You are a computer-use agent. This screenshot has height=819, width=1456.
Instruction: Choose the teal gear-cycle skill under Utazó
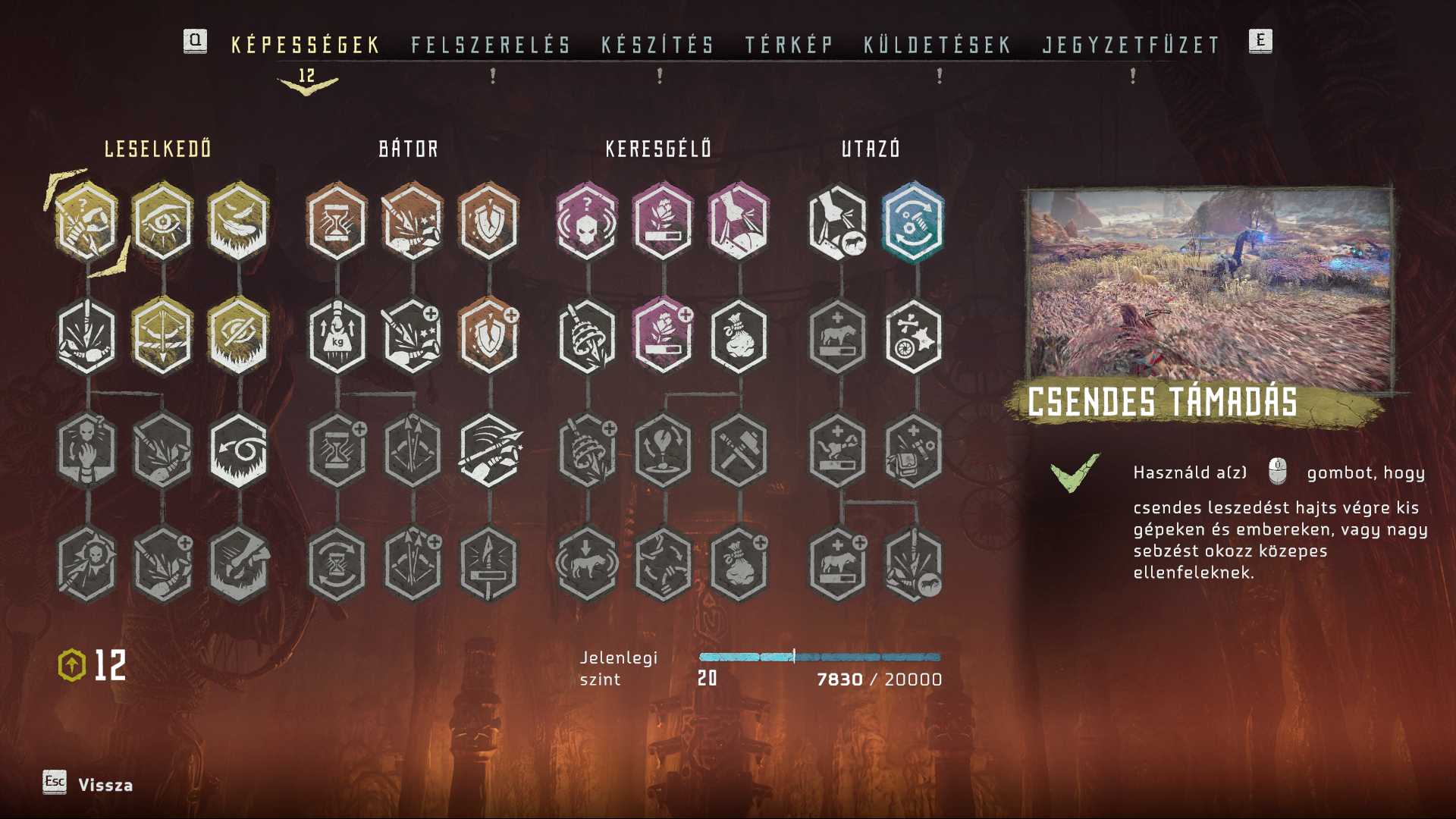click(x=913, y=221)
